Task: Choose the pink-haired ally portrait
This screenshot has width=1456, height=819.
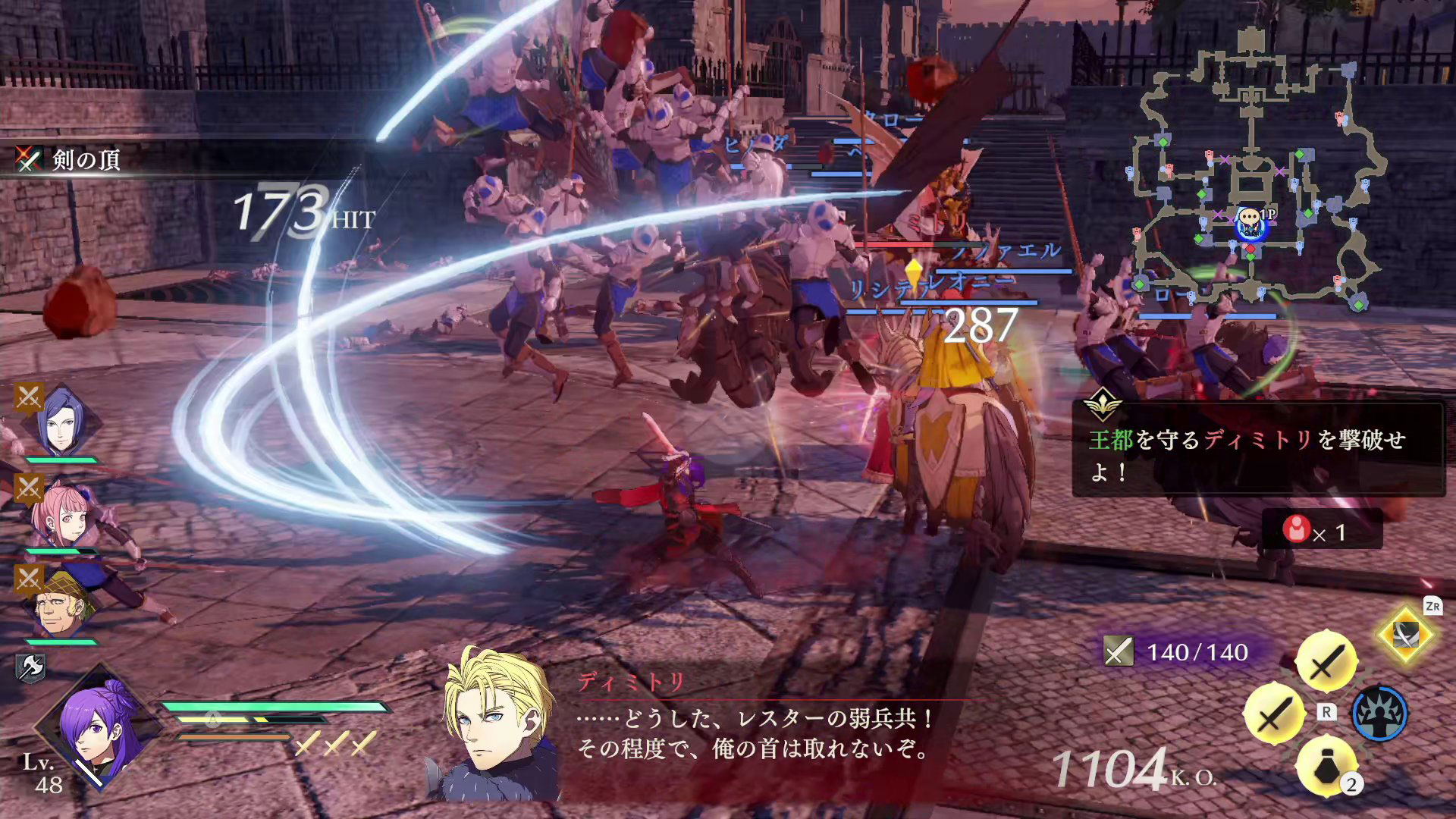Action: pos(62,516)
